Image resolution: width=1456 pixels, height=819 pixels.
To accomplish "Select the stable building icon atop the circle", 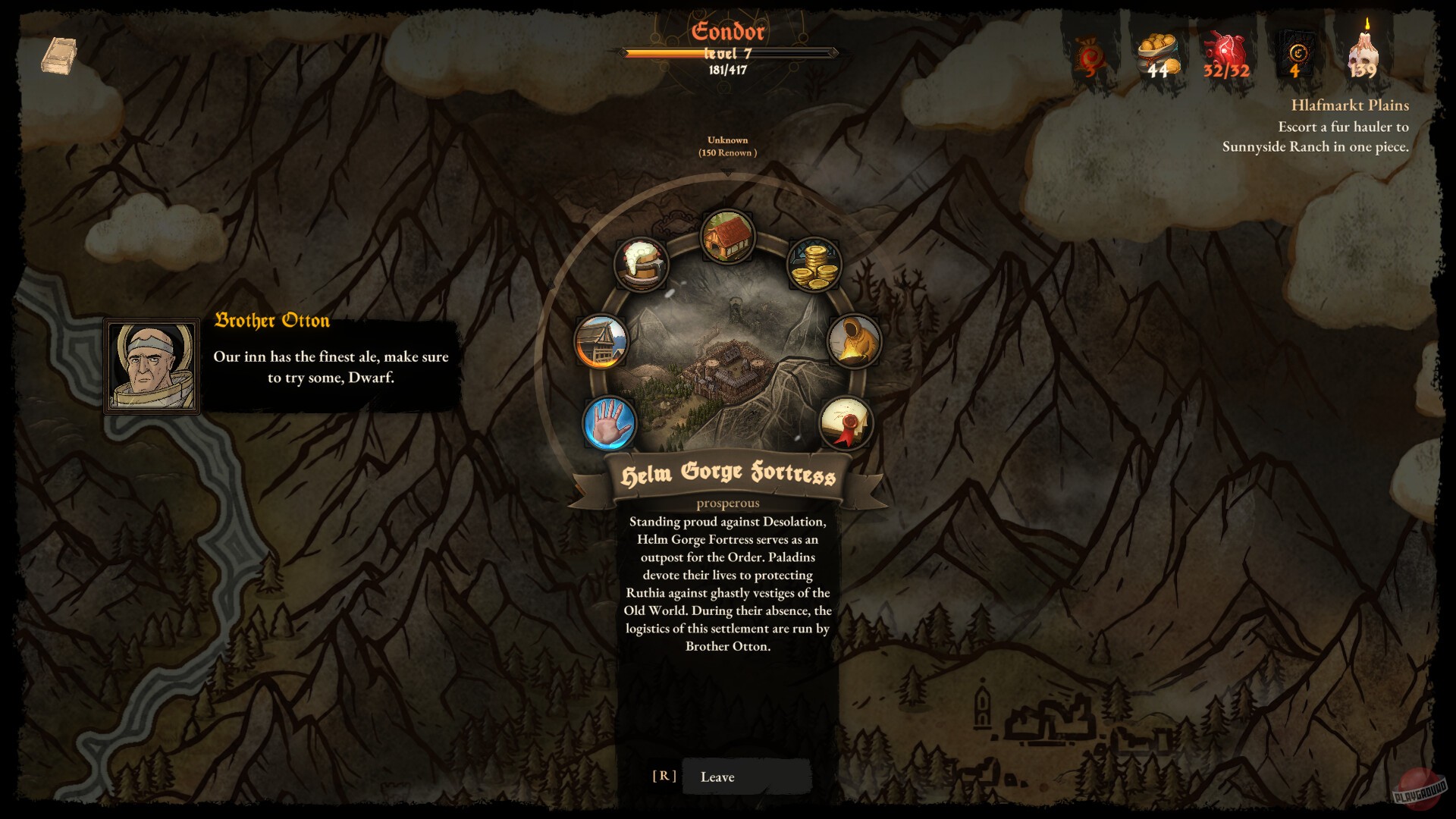I will (729, 237).
